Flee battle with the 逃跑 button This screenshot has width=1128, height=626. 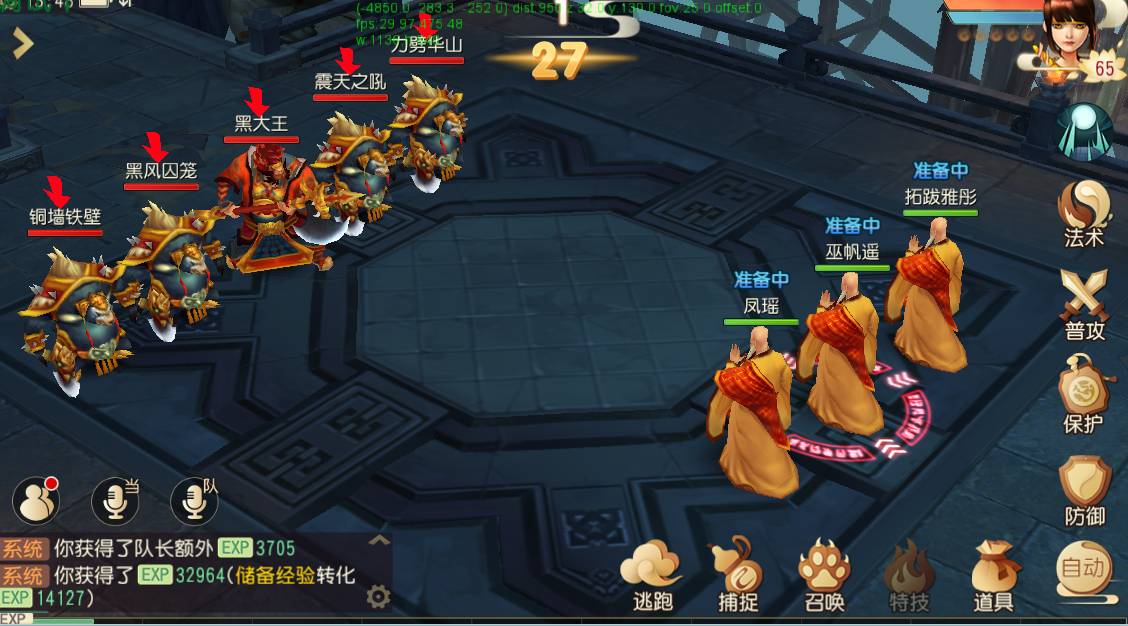652,574
